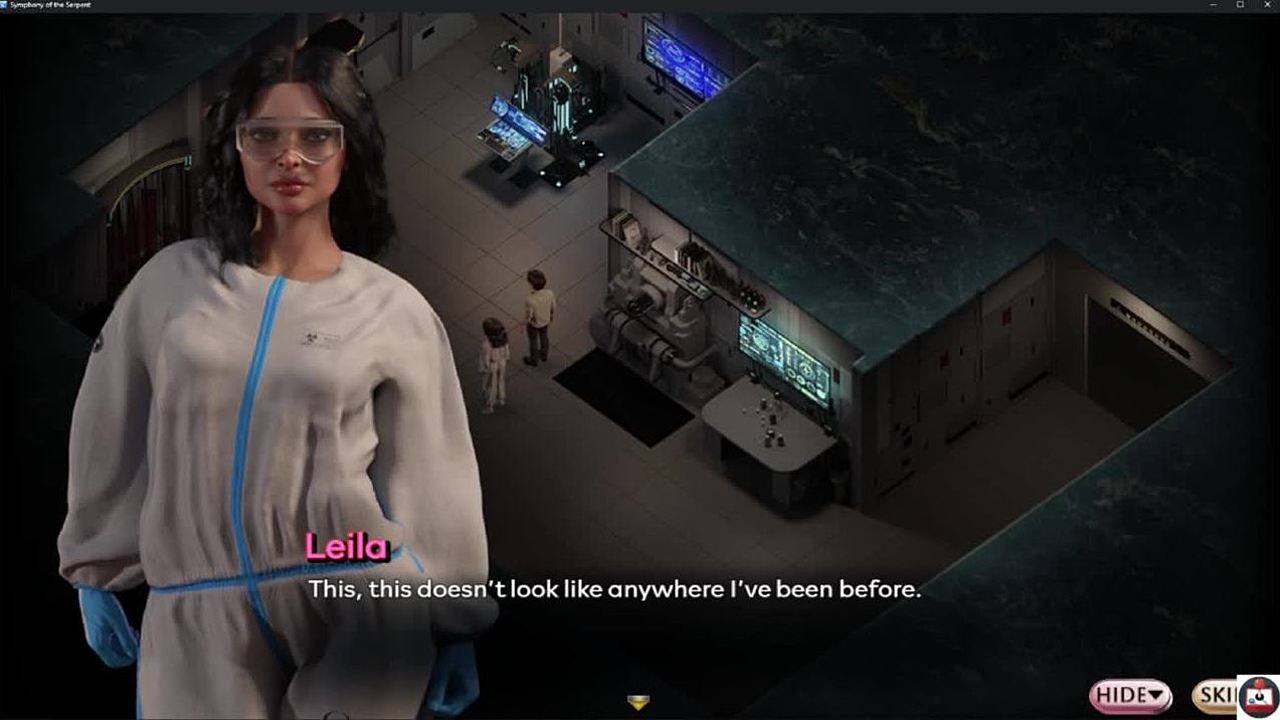Viewport: 1280px width, 720px height.
Task: Click the joystick channel logo overlay
Action: (x=1259, y=697)
